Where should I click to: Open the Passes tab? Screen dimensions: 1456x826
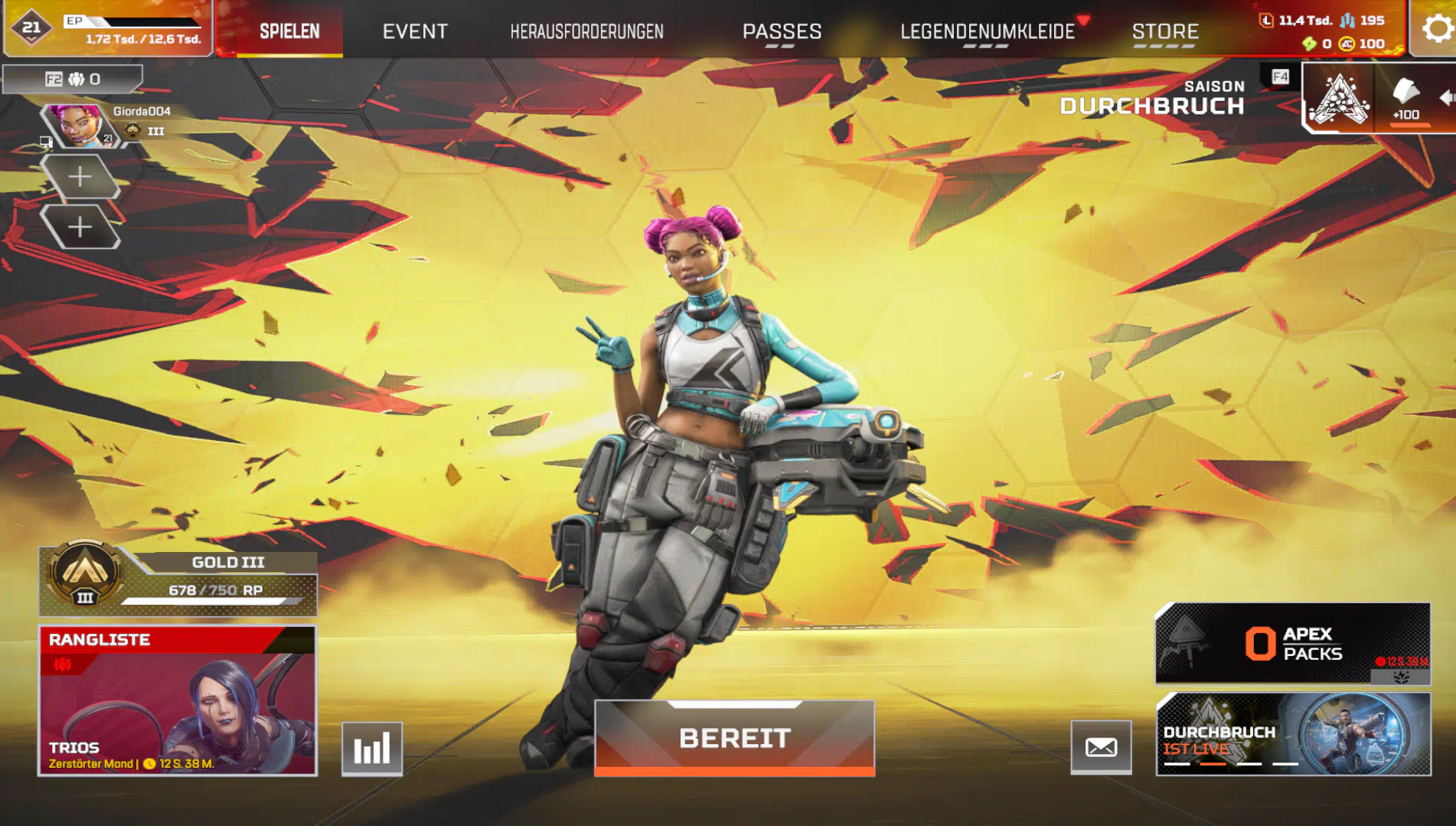782,31
